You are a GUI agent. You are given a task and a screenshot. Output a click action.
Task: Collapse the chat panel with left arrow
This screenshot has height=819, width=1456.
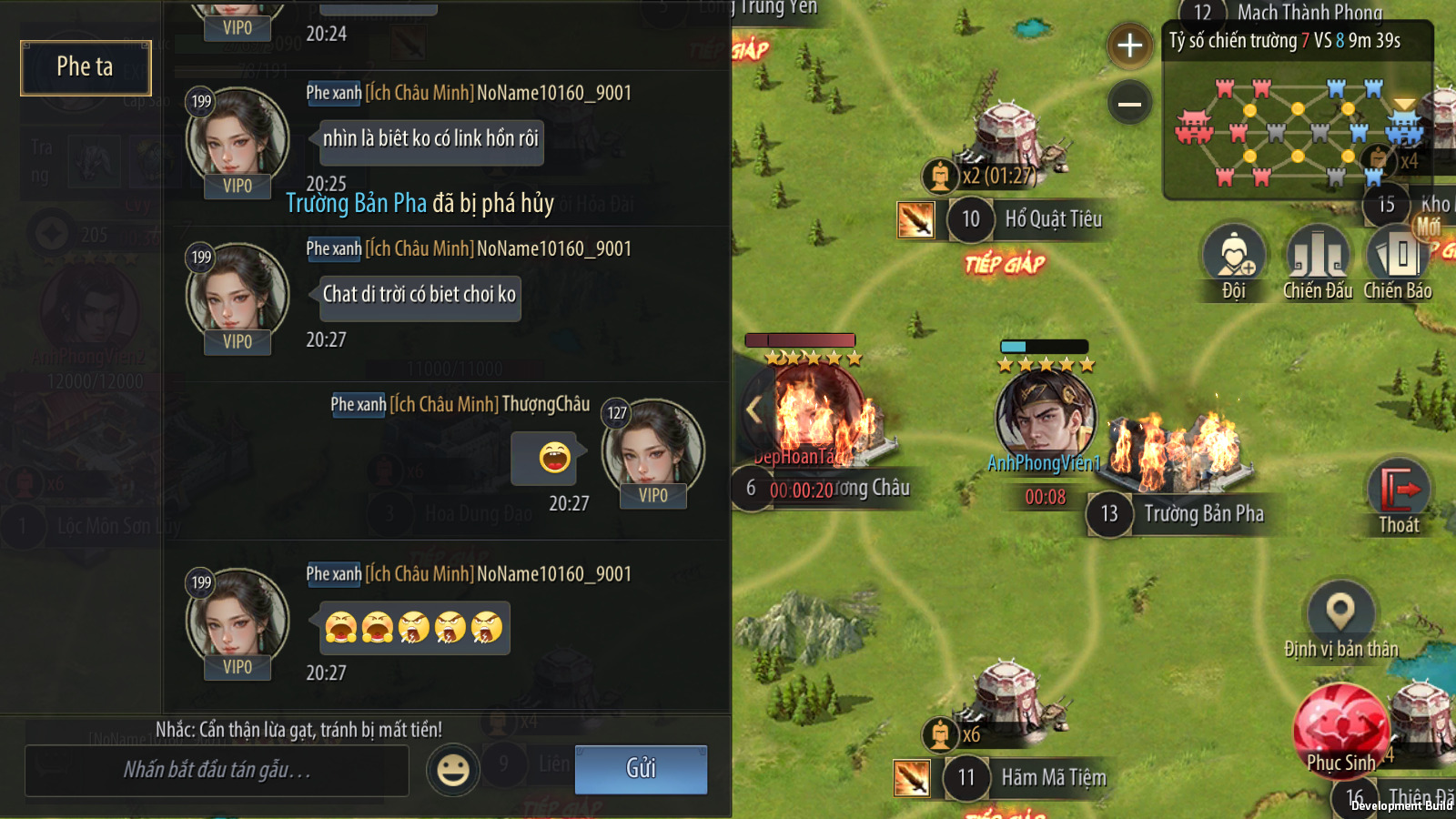coord(753,409)
